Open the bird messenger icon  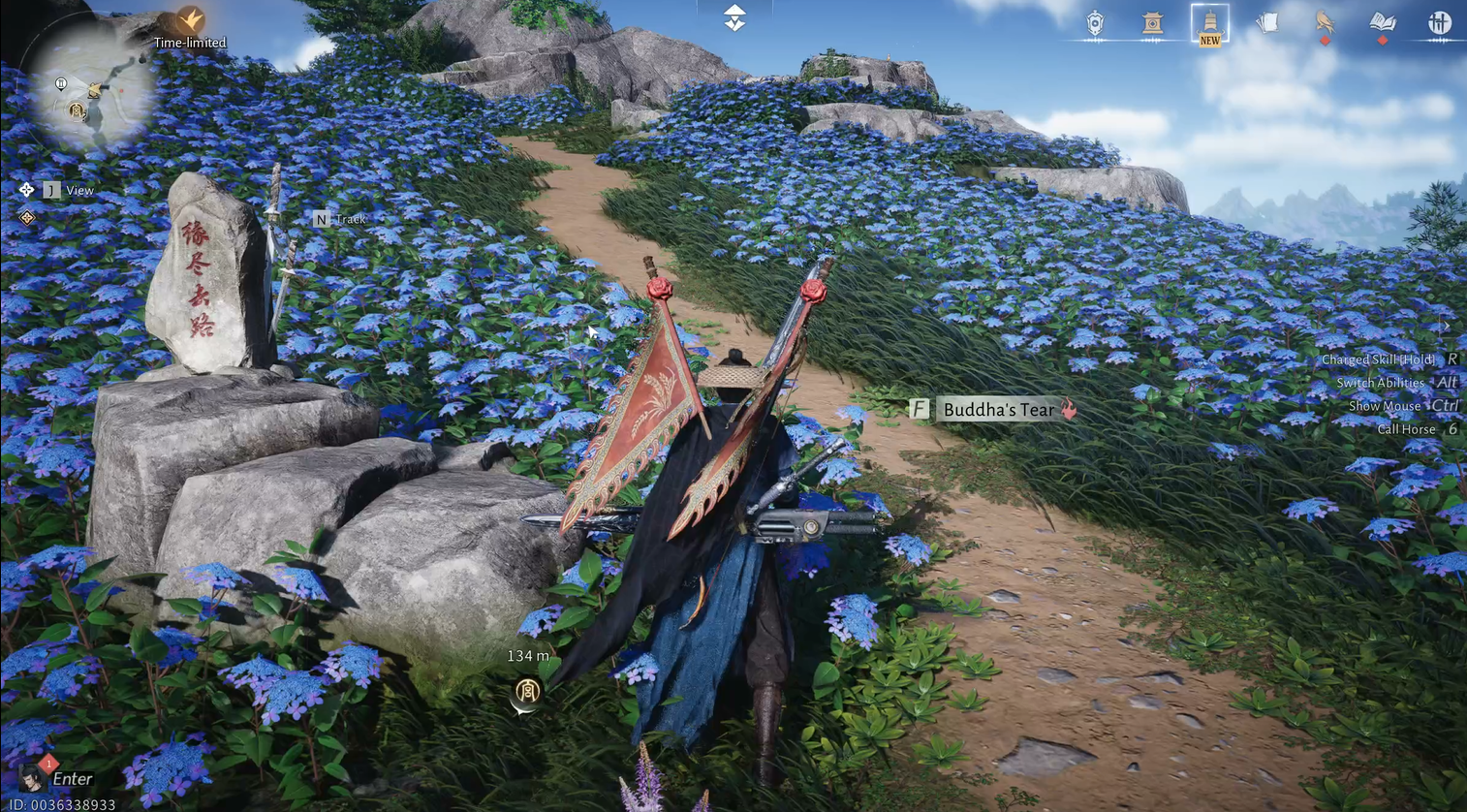point(1325,23)
